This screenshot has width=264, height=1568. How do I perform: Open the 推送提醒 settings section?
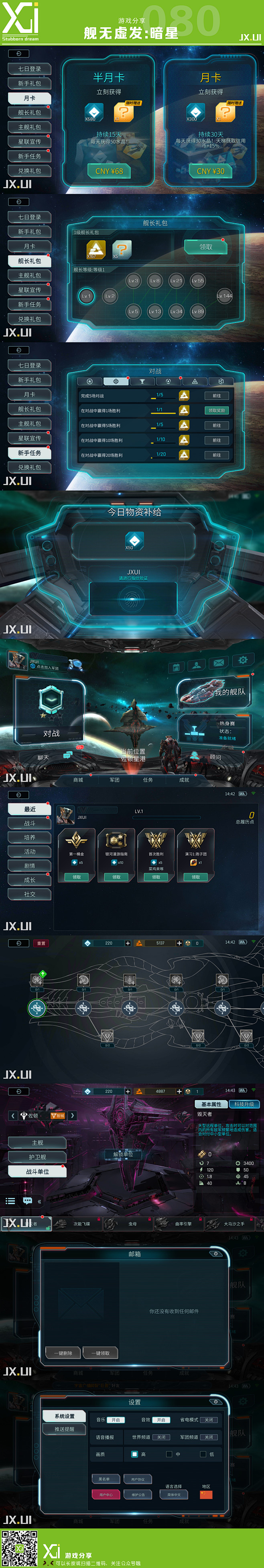pos(64,1429)
